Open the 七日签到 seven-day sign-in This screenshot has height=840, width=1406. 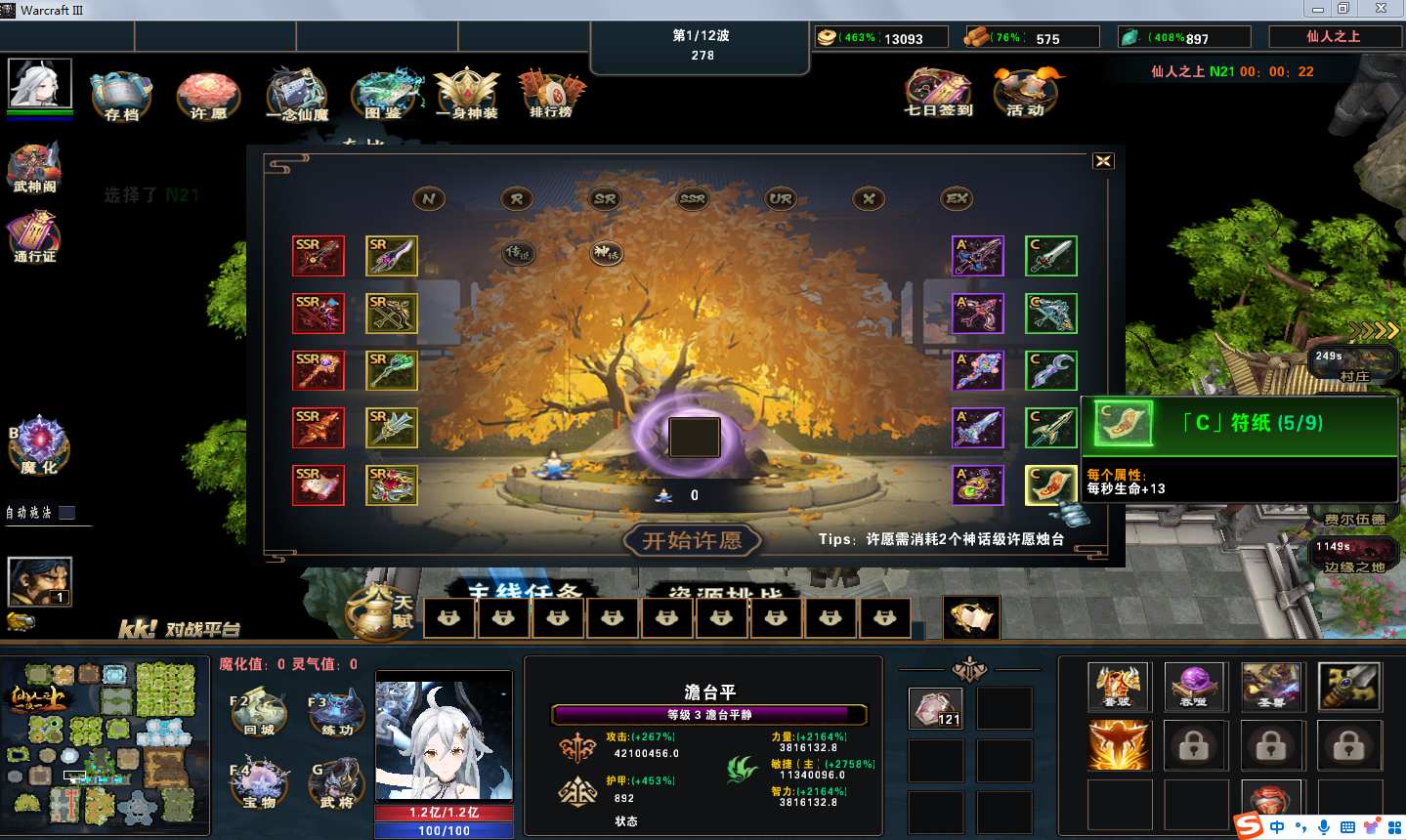(938, 92)
